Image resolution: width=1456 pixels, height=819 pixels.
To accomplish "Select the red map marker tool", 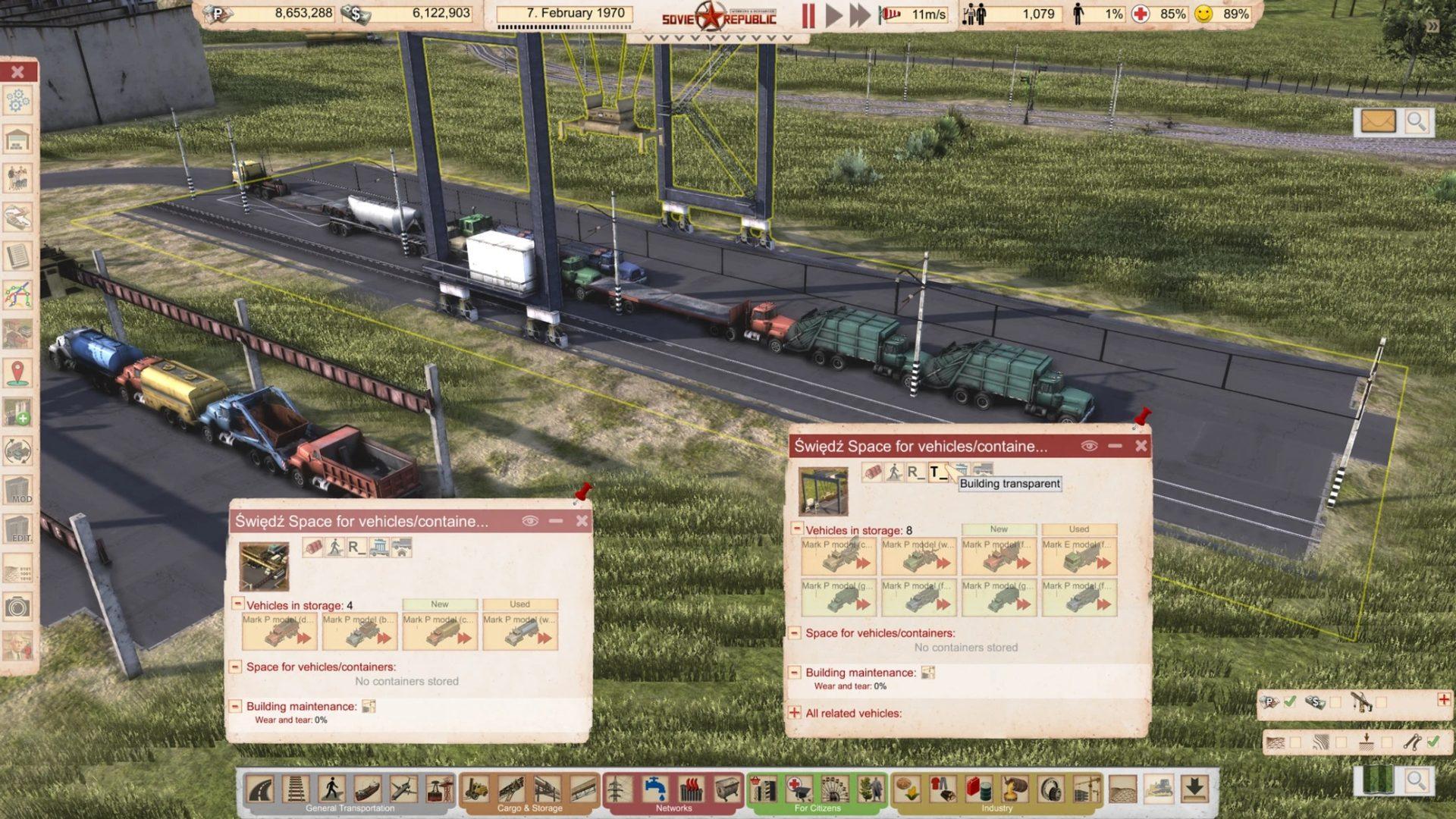I will pos(18,372).
